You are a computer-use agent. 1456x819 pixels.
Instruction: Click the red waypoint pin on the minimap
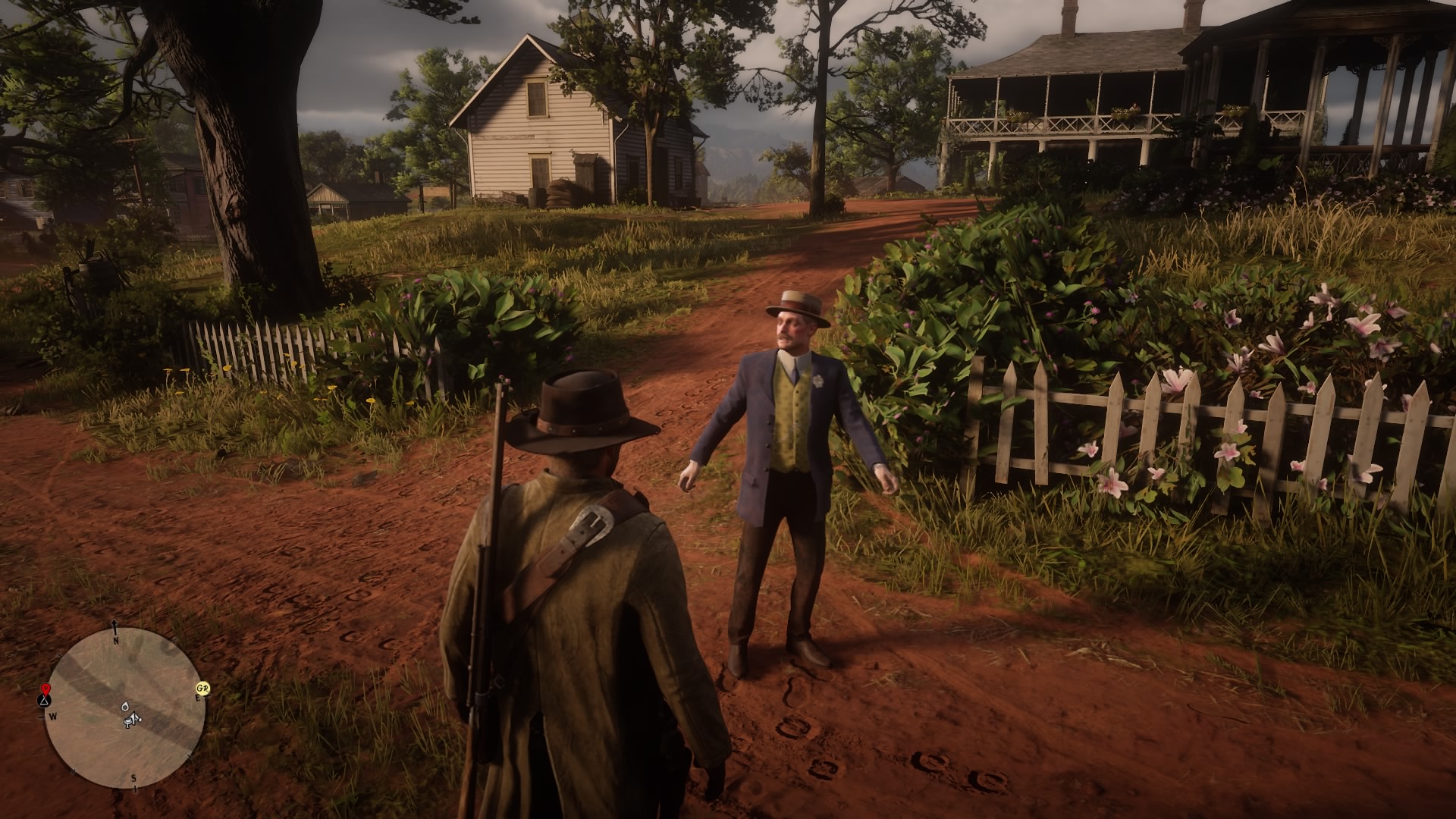46,689
